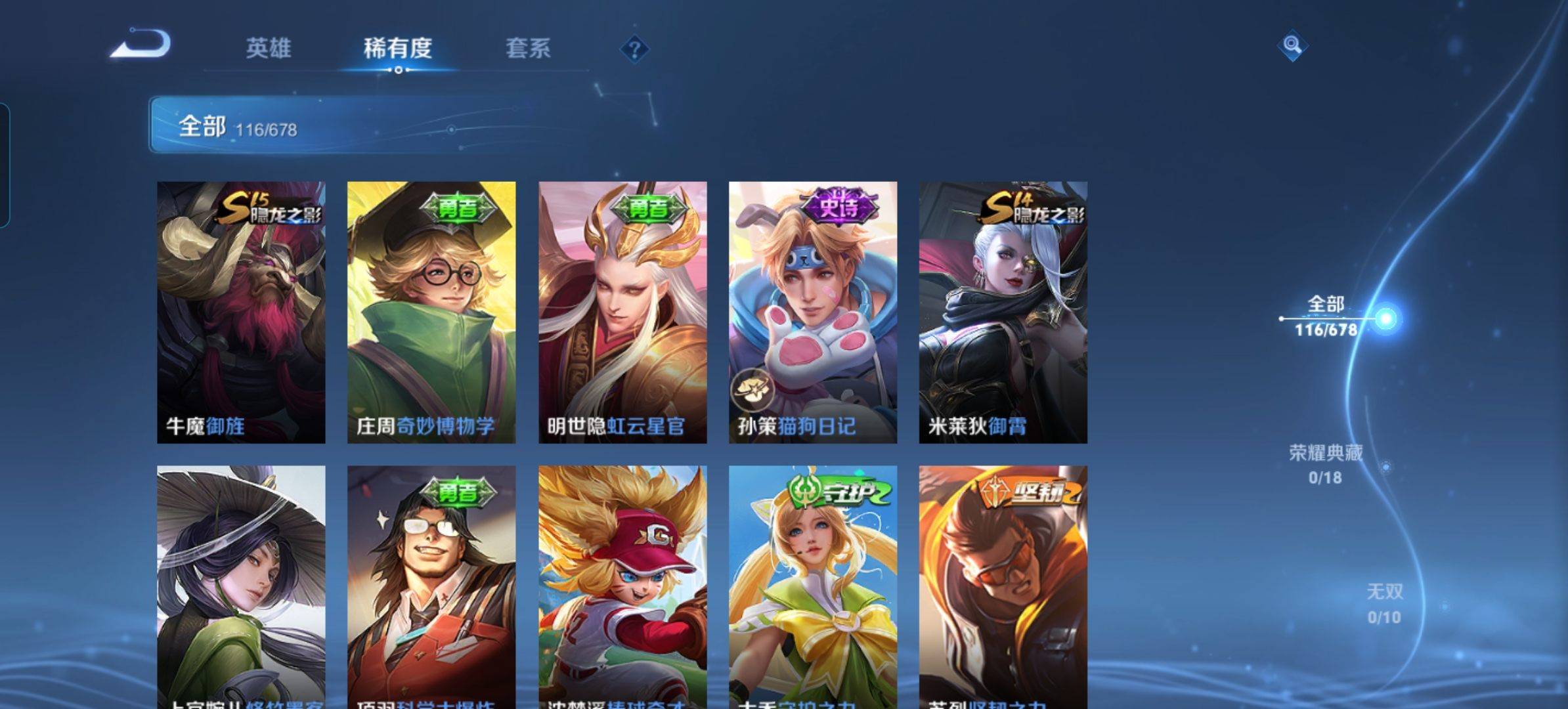
Task: Choose the 庄周 奇妙博物学 skin card
Action: 431,312
